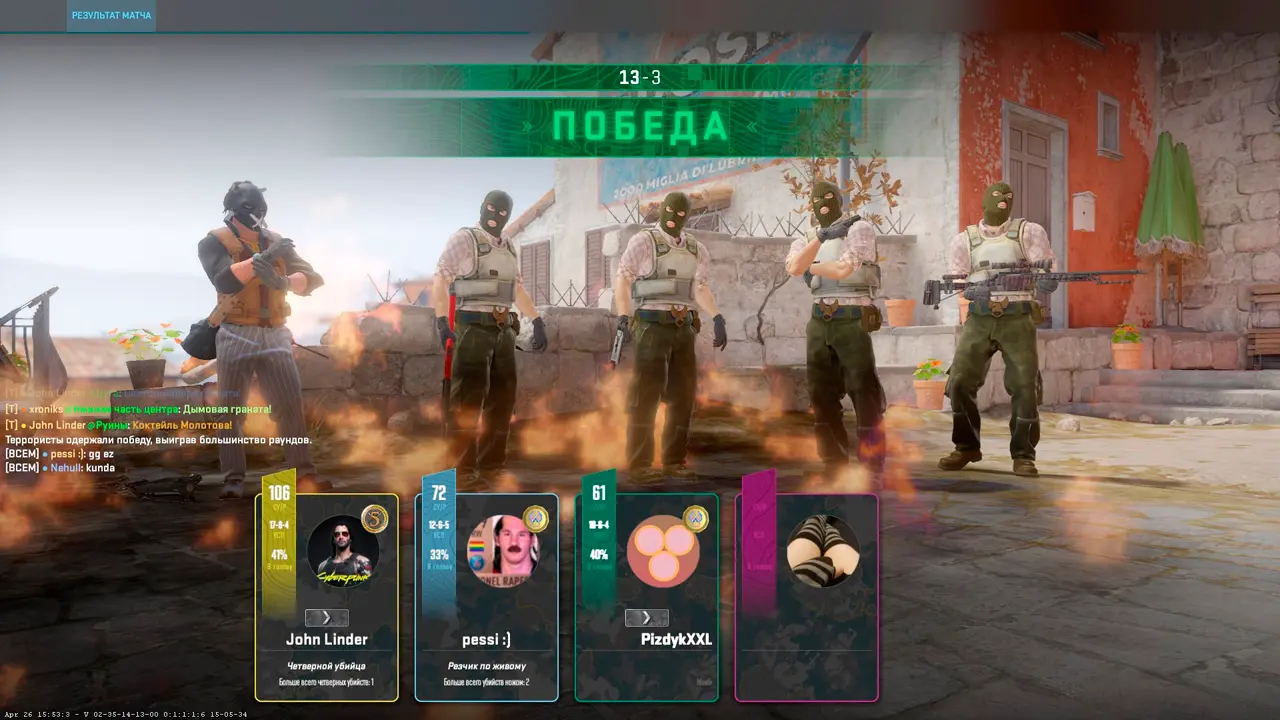Click the medal badge on PizdykXXL's card
The image size is (1280, 720).
[x=695, y=519]
